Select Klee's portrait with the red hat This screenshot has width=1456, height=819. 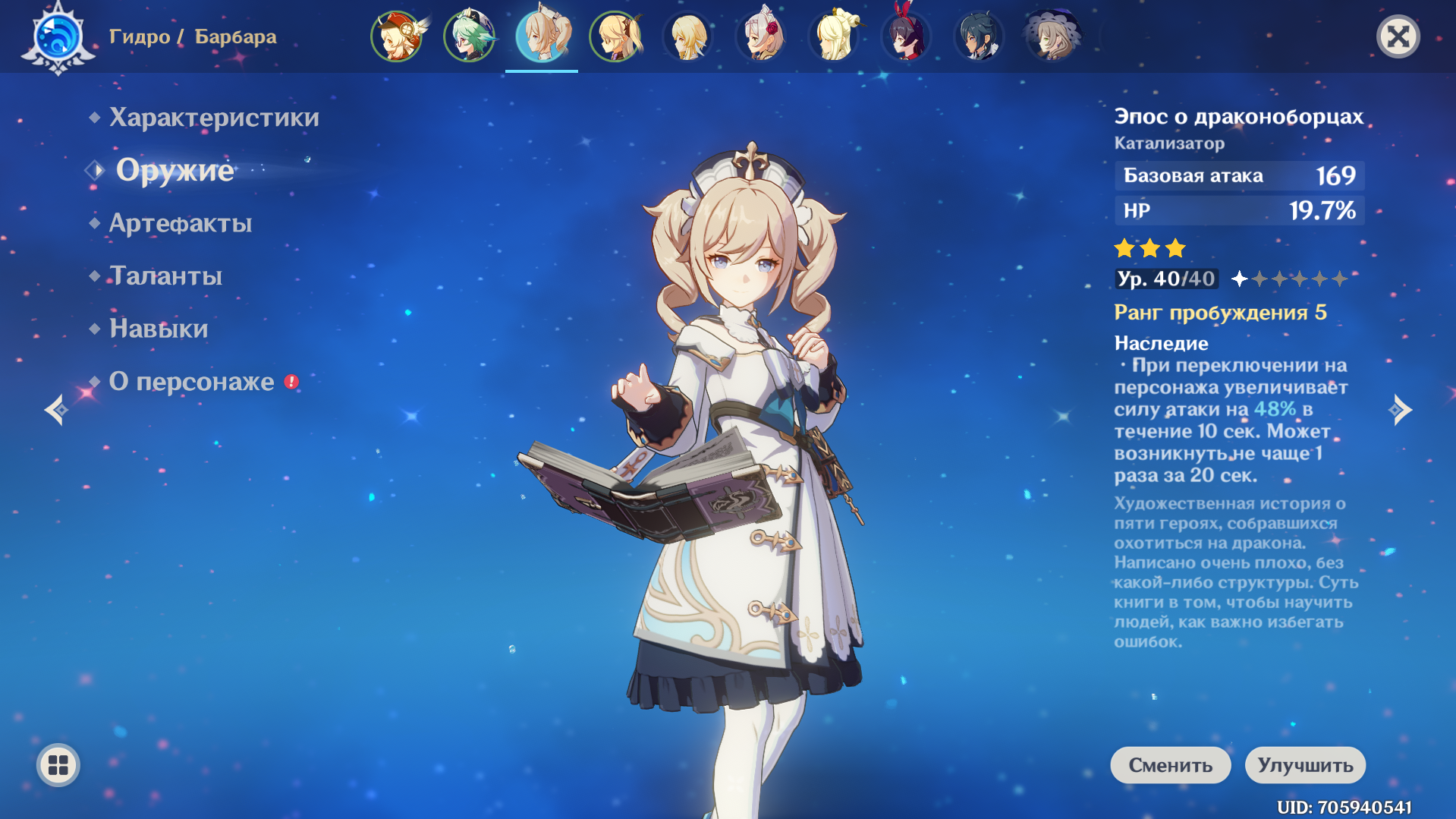396,36
